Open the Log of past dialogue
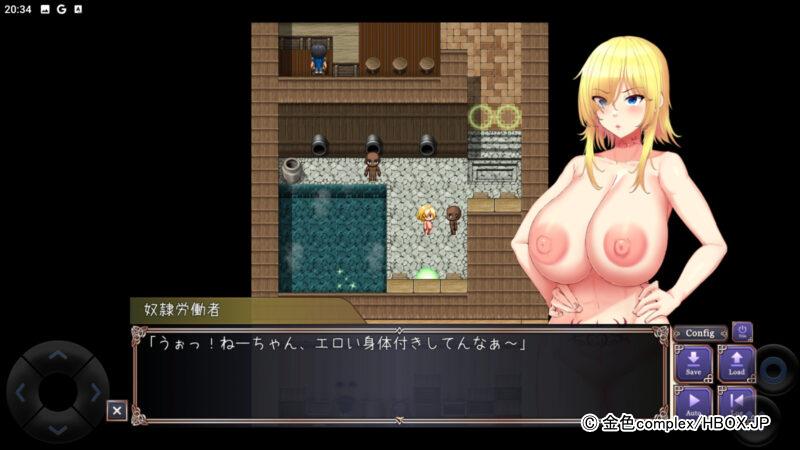Viewport: 800px width, 450px height. click(x=736, y=403)
